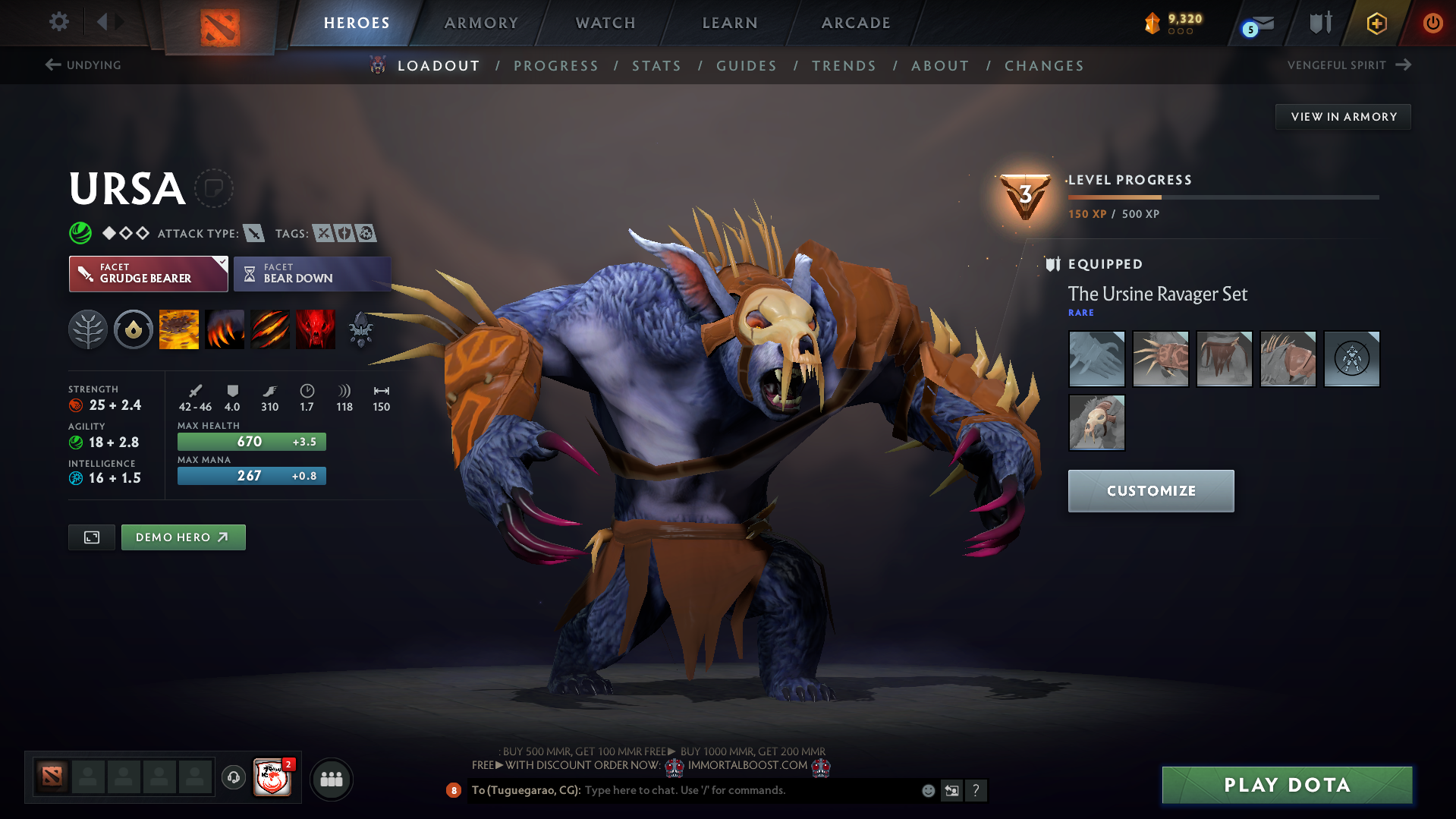Screen dimensions: 1456x819
Task: View the Enrage ultimate ability icon
Action: pyautogui.click(x=316, y=329)
